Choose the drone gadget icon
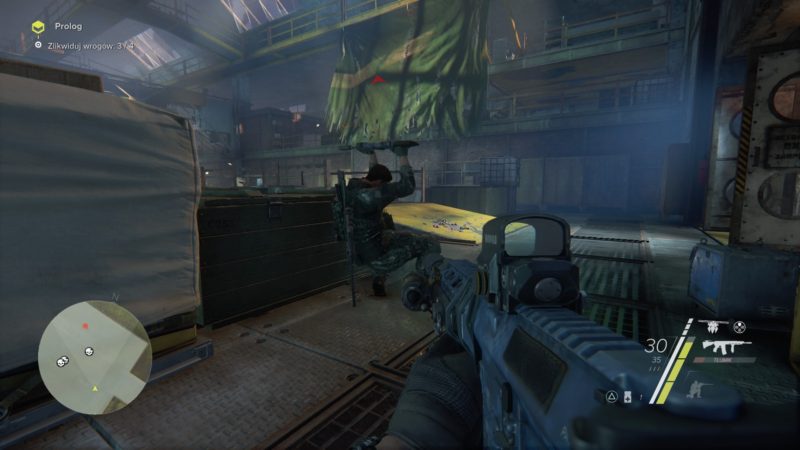 [x=714, y=326]
